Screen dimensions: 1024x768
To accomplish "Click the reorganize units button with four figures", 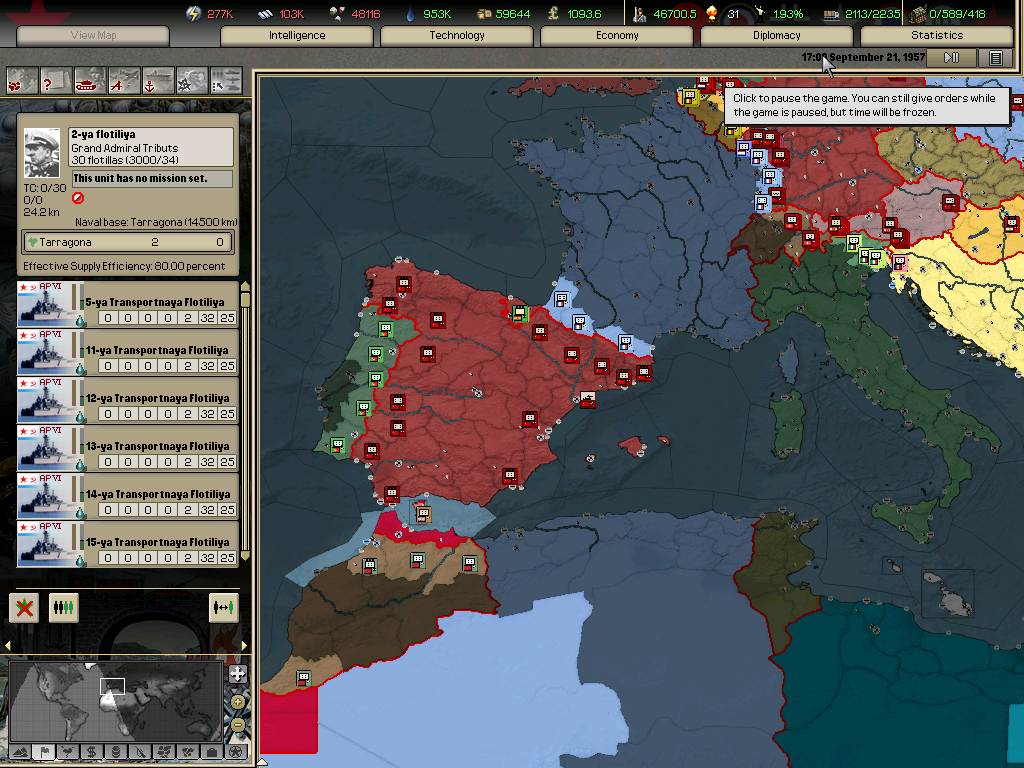I will tap(64, 606).
